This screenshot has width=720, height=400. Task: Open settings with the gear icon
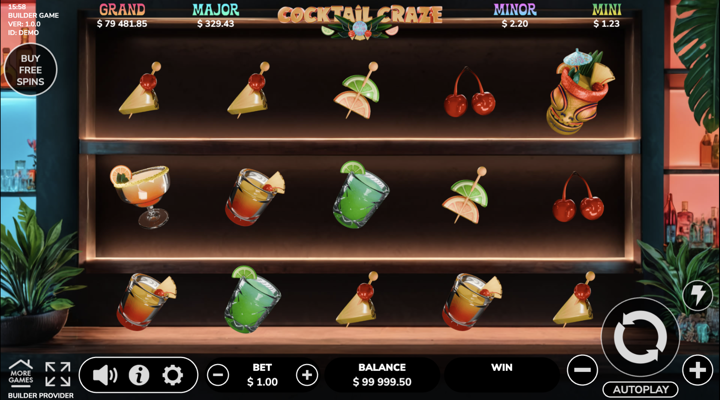pyautogui.click(x=173, y=375)
